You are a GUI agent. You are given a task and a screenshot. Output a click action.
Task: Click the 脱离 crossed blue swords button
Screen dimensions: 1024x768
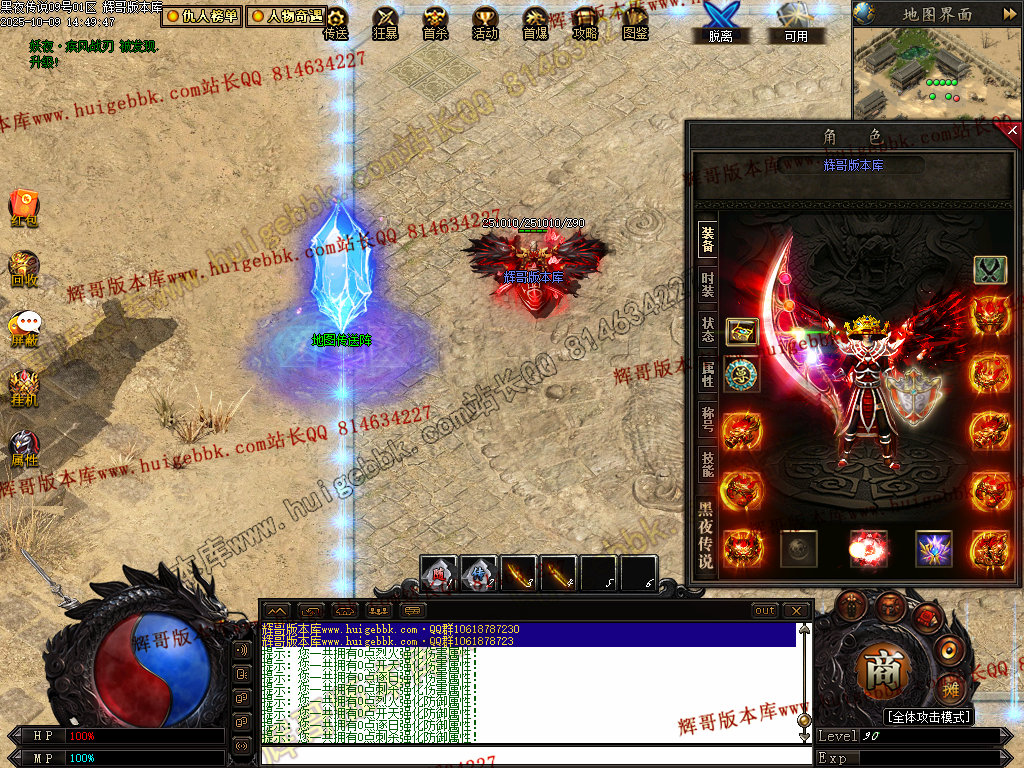point(720,22)
